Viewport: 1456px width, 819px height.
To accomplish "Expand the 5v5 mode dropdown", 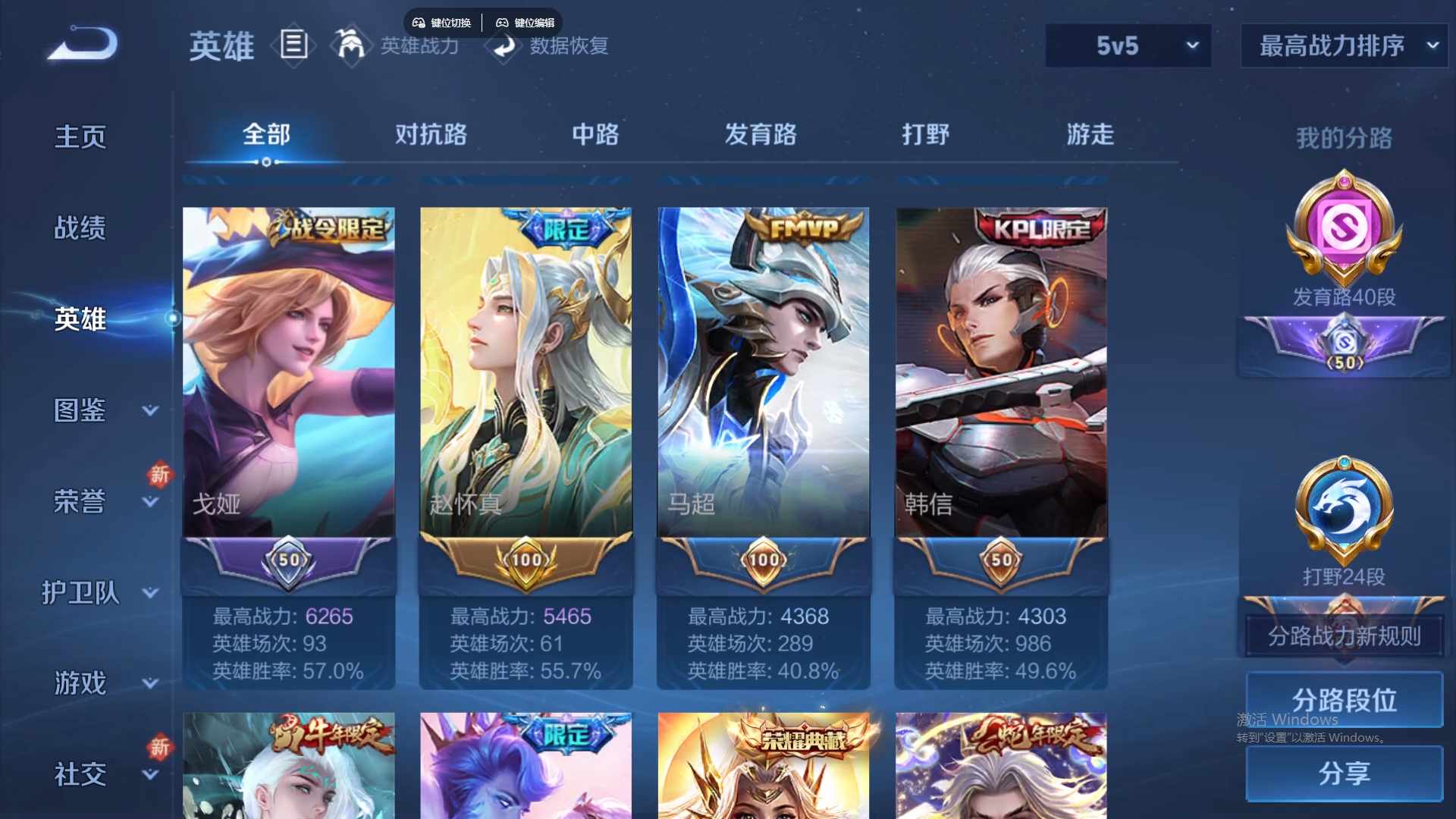I will [x=1128, y=45].
